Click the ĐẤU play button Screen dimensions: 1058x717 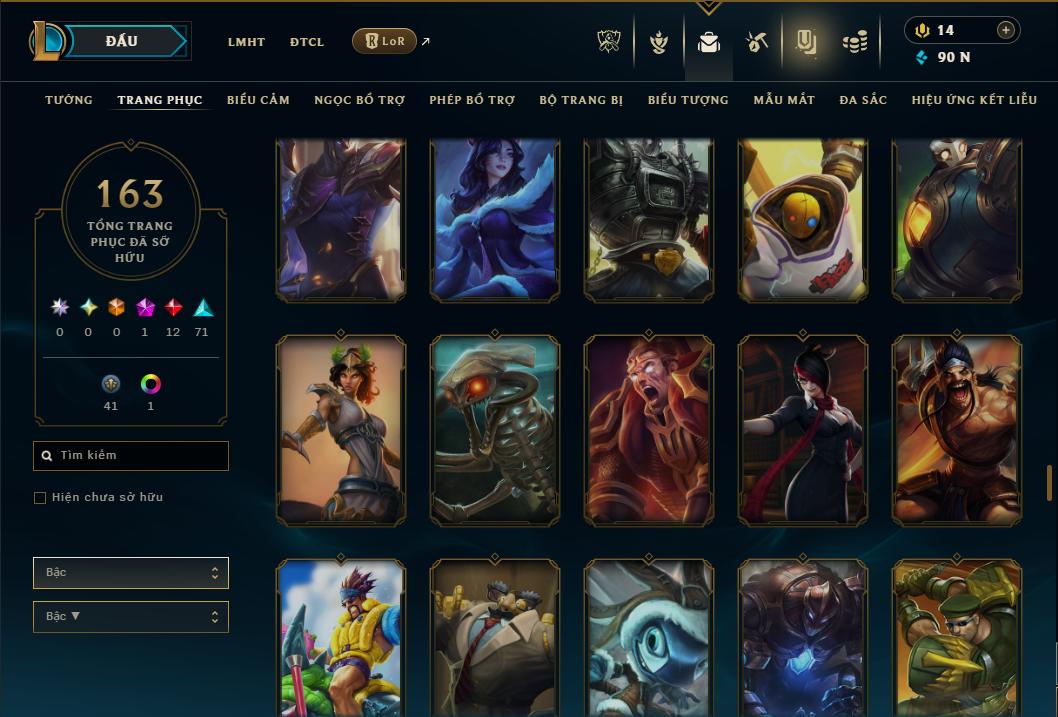click(x=121, y=41)
